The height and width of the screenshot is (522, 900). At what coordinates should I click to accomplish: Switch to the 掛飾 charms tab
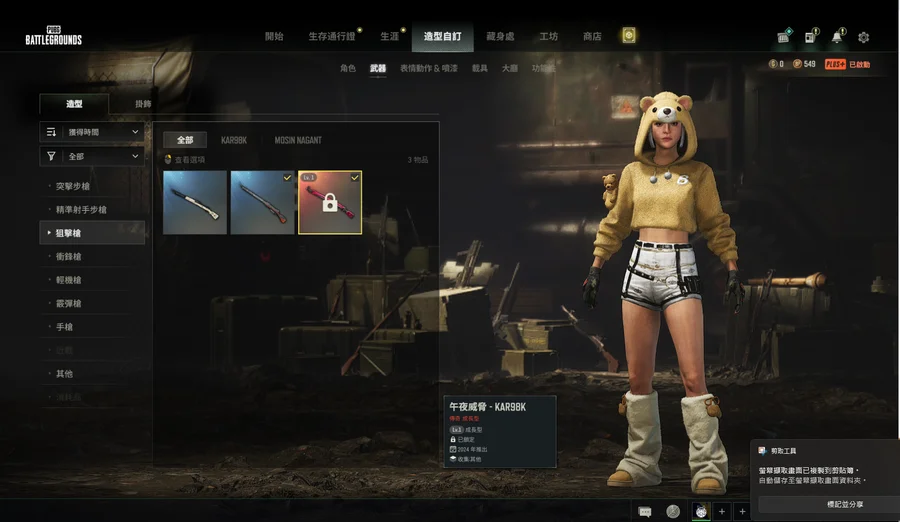pos(144,104)
